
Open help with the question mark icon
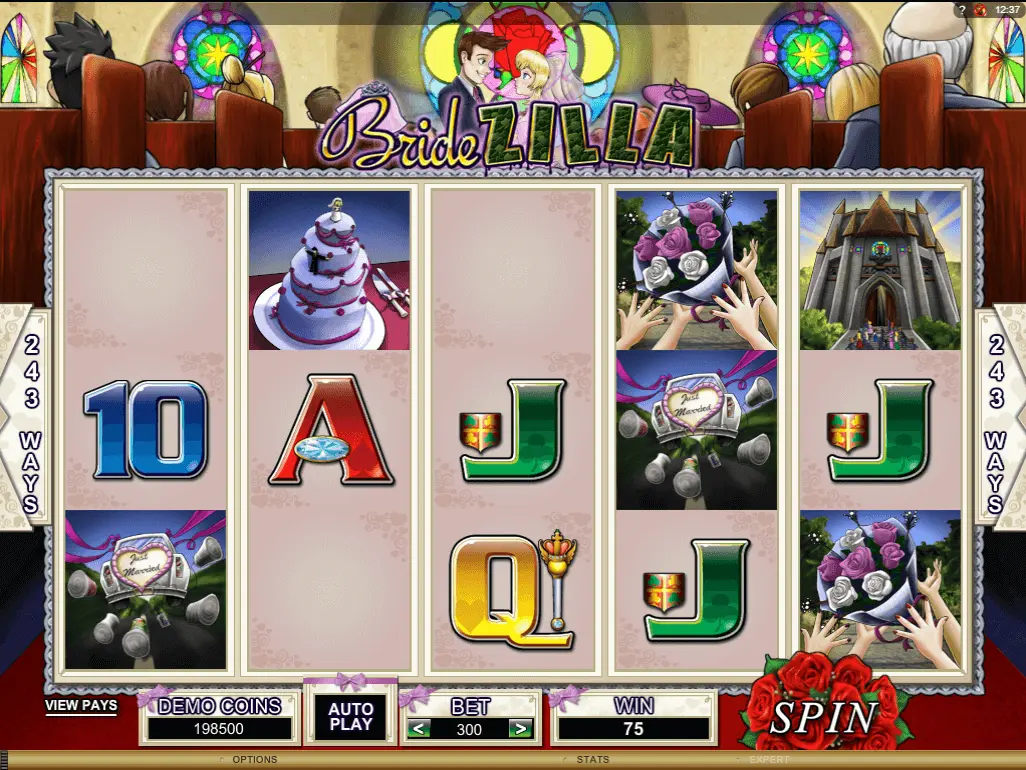960,10
